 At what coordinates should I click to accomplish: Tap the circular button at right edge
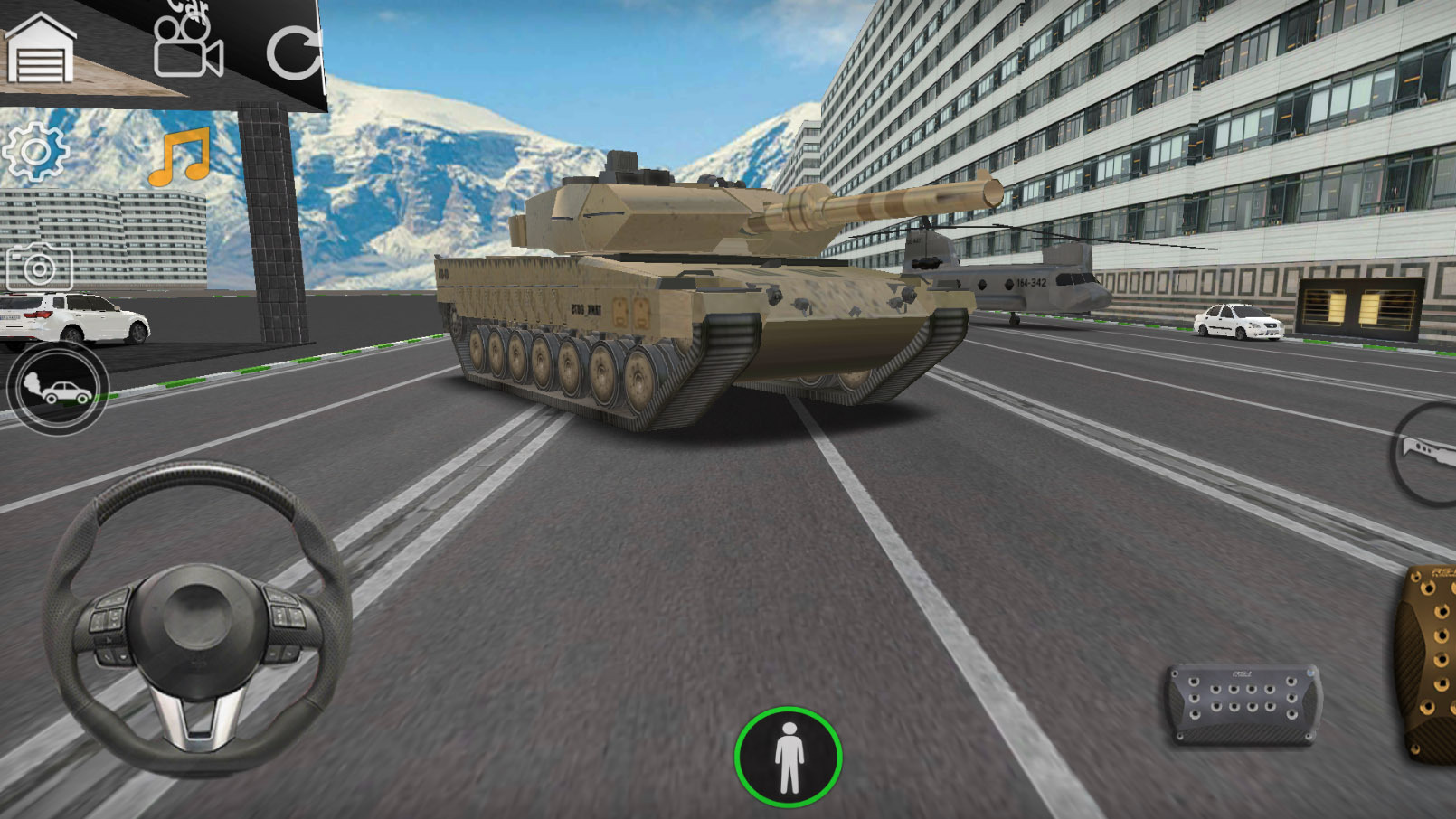[1427, 454]
